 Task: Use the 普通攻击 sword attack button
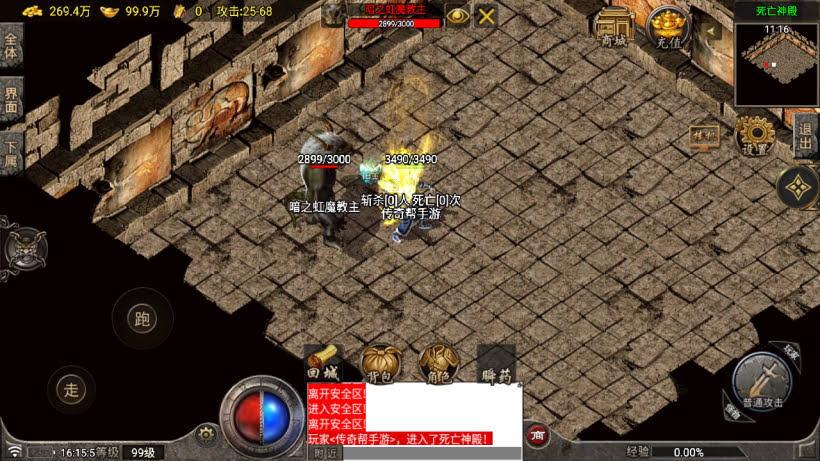click(765, 382)
